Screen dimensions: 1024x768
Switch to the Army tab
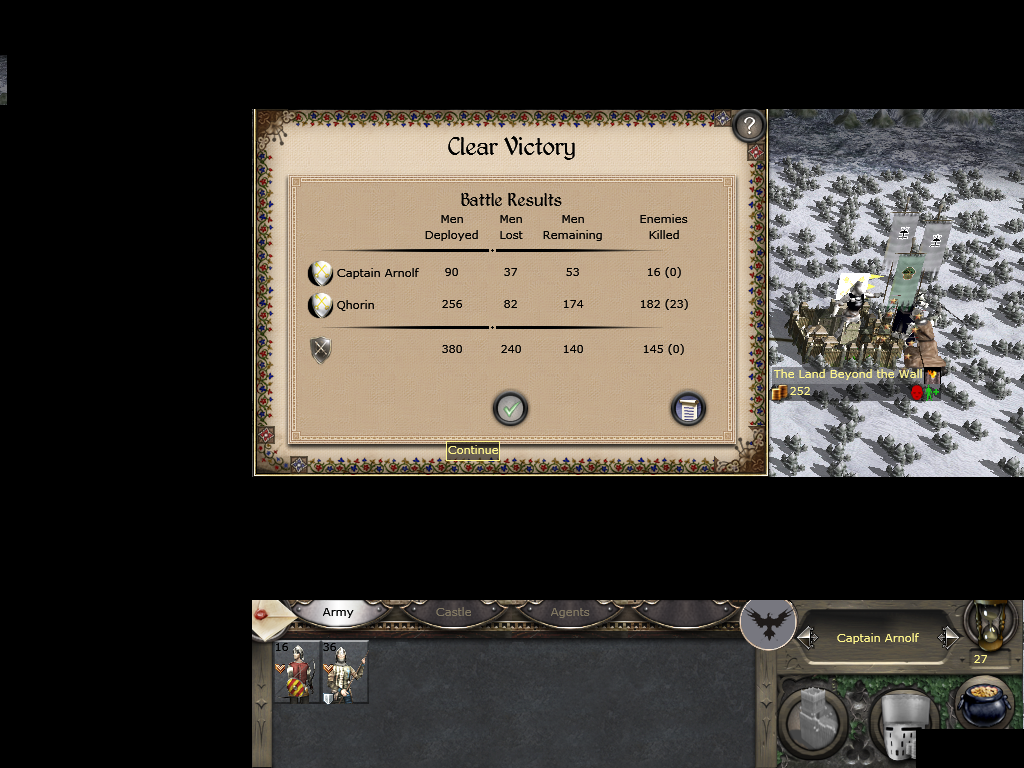[x=338, y=612]
